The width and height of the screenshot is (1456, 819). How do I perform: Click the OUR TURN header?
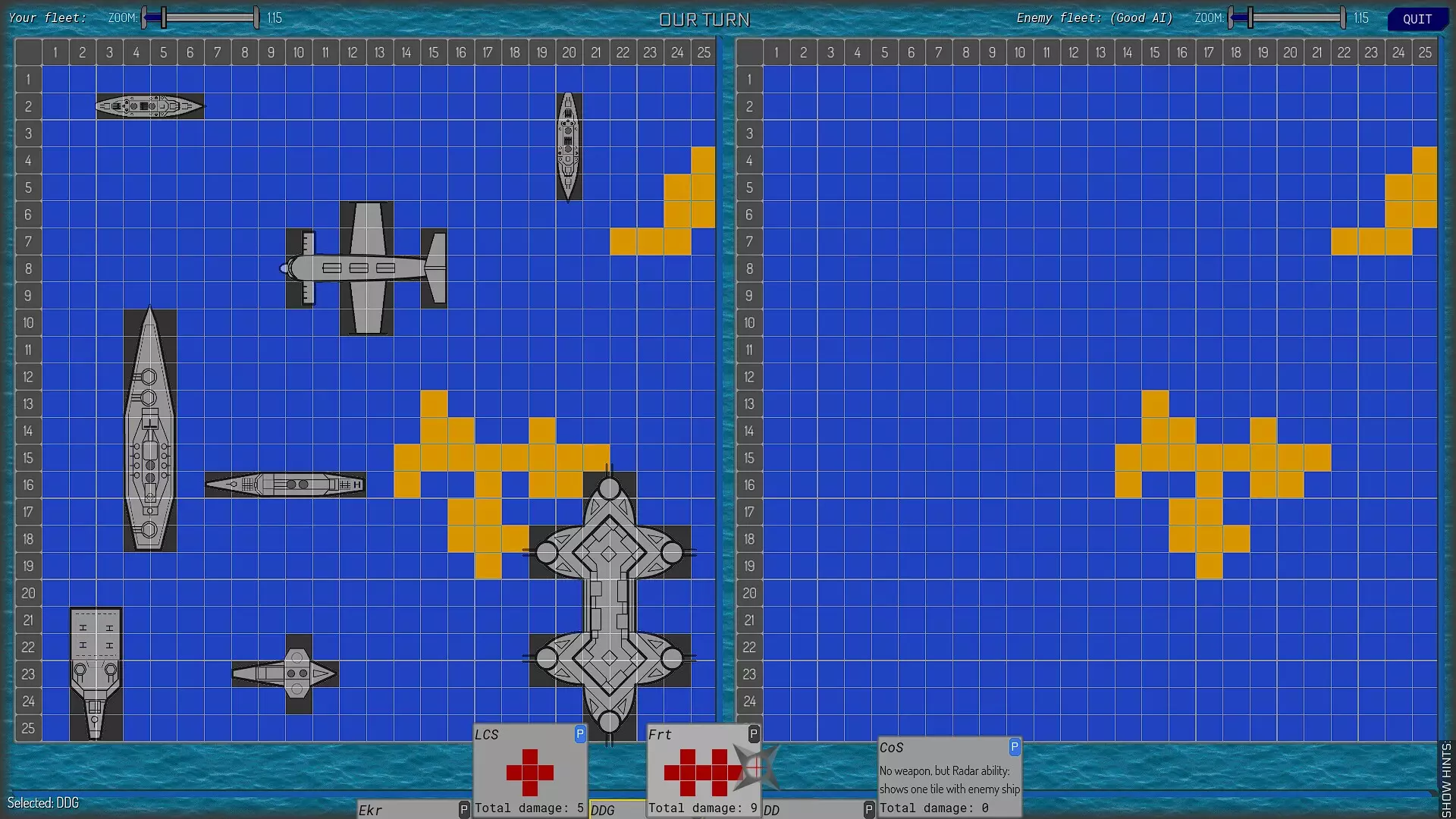(x=704, y=19)
